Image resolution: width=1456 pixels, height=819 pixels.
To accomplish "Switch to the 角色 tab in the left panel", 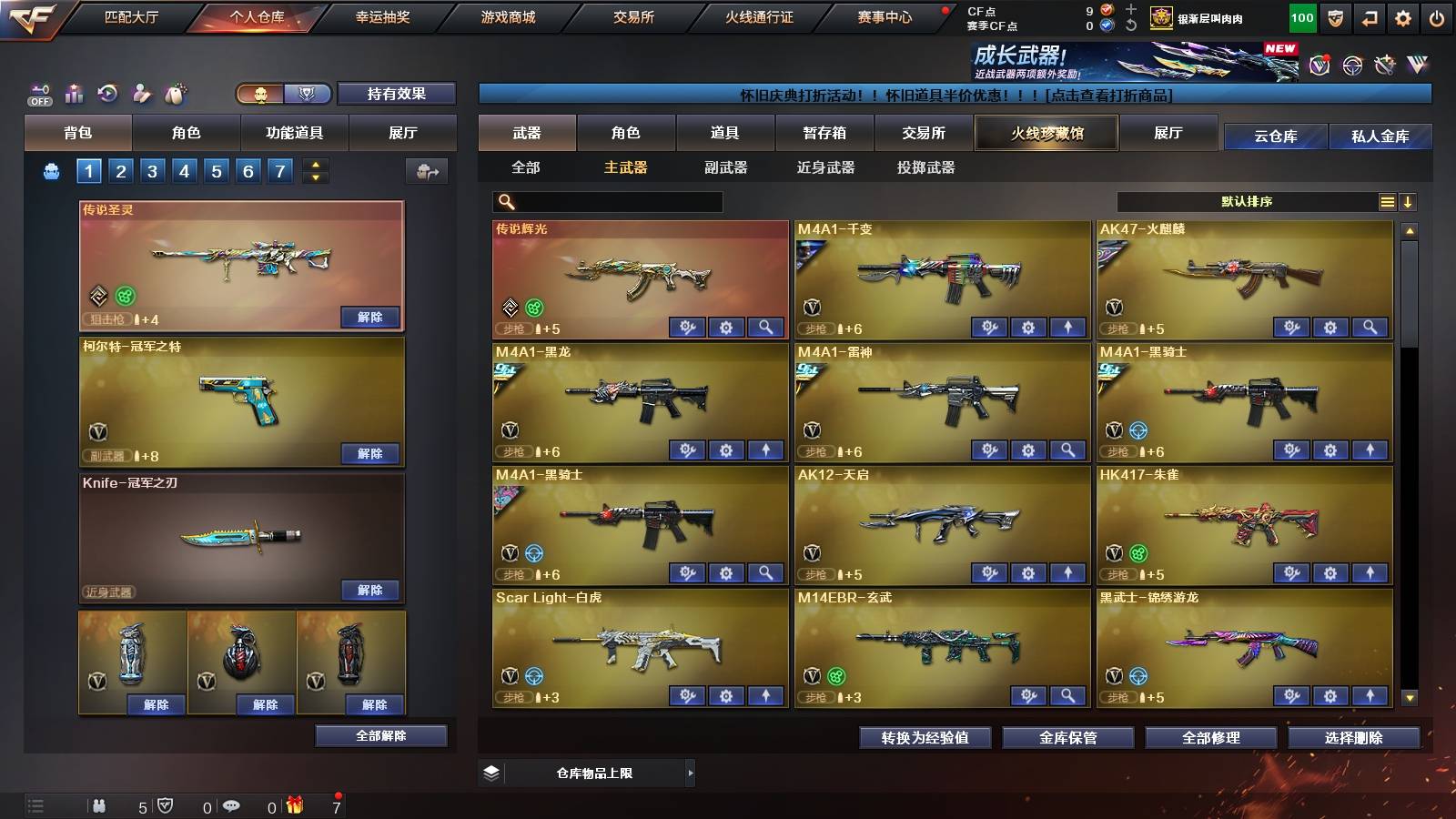I will pyautogui.click(x=186, y=133).
